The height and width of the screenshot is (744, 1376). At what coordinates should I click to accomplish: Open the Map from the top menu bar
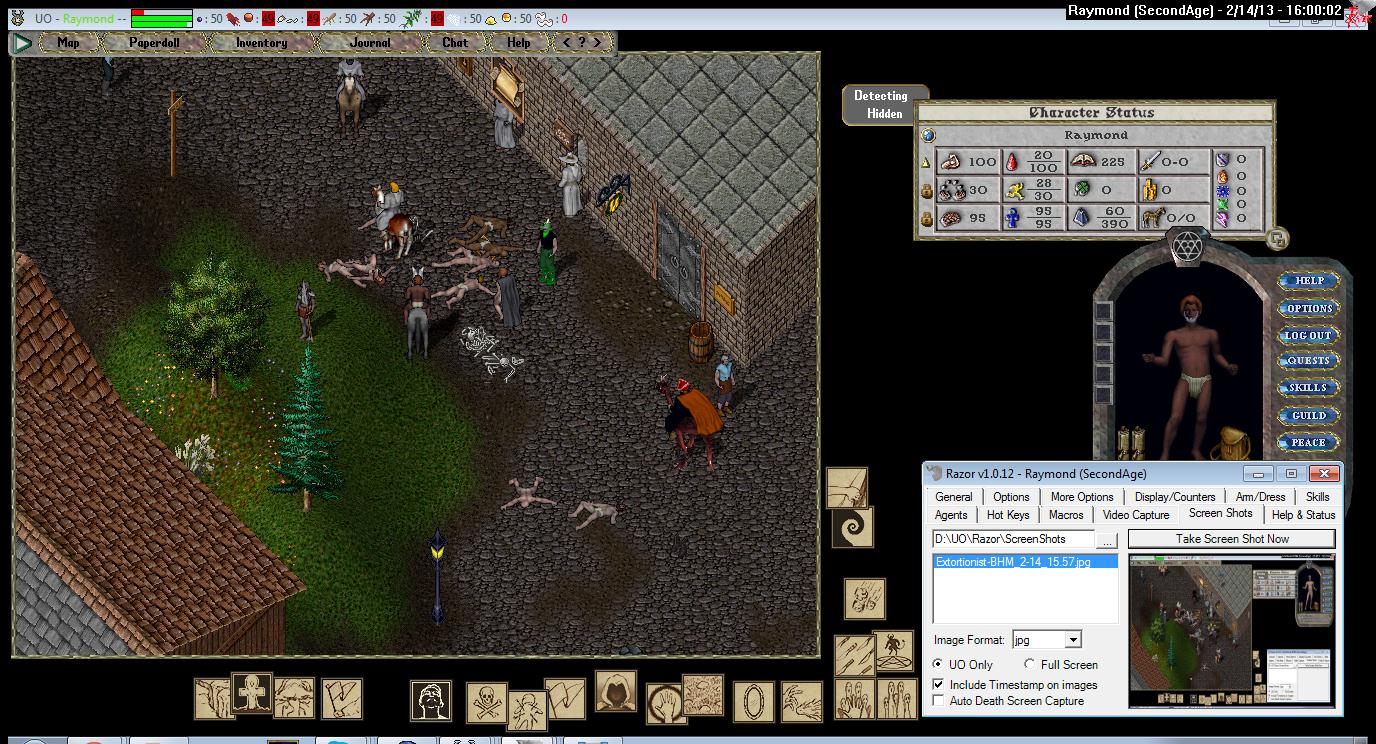coord(68,43)
